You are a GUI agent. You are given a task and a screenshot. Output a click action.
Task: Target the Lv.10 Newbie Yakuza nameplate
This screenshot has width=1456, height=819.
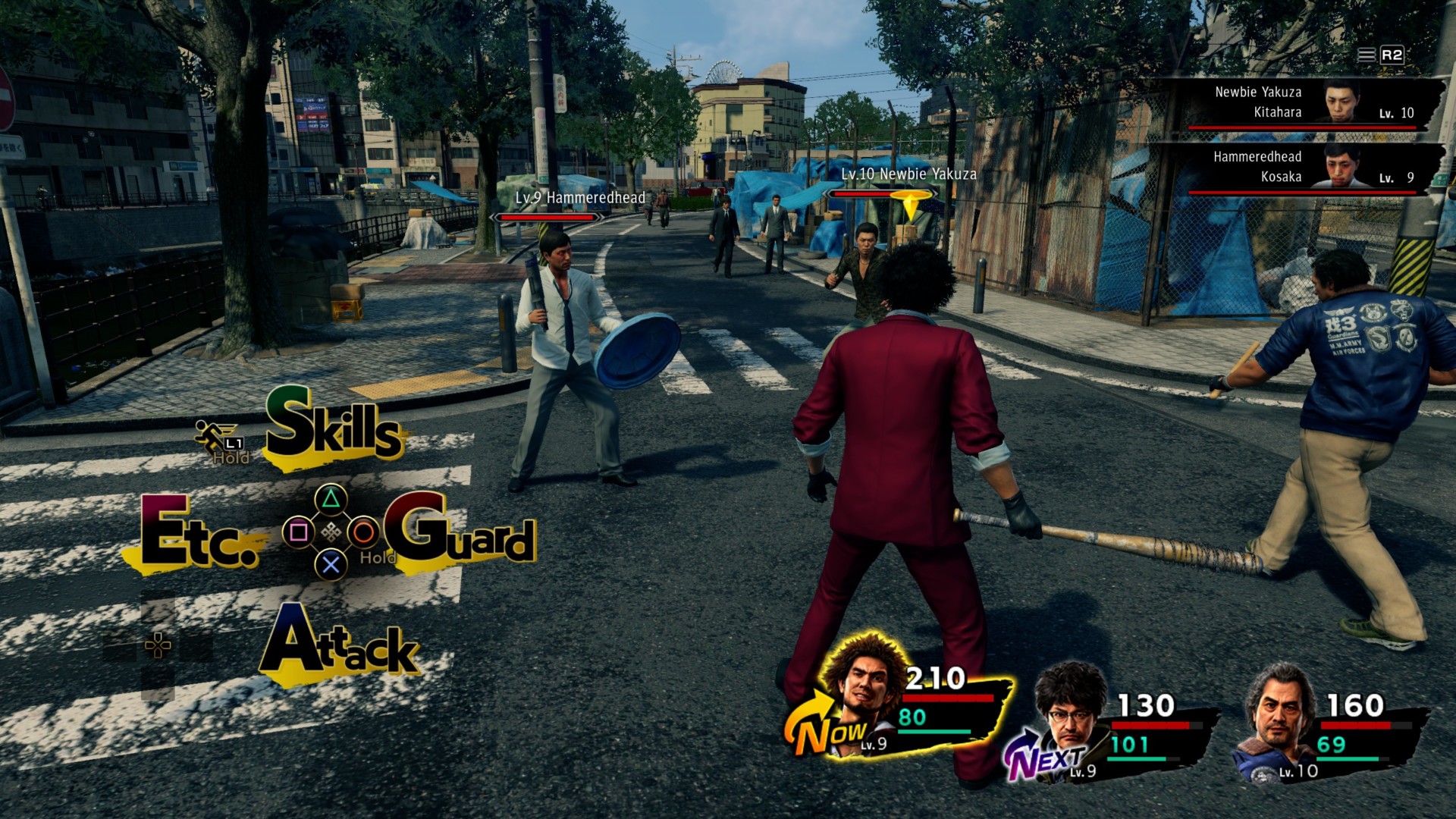tap(908, 174)
